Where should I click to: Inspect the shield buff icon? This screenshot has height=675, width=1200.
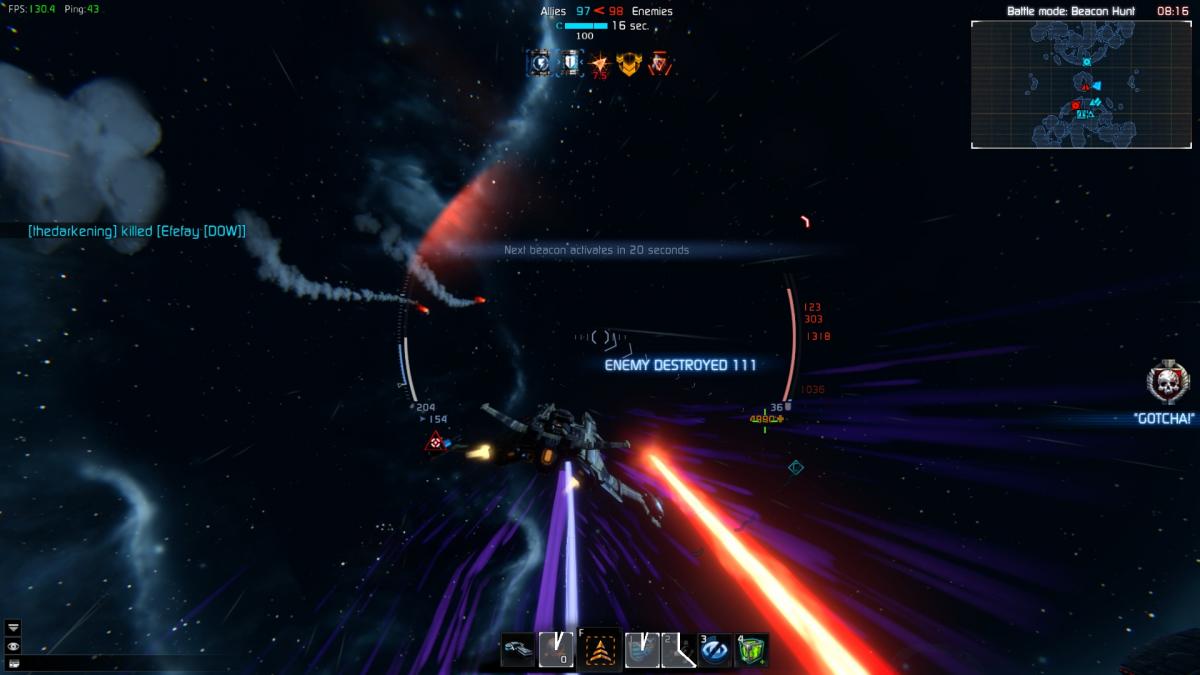coord(570,64)
